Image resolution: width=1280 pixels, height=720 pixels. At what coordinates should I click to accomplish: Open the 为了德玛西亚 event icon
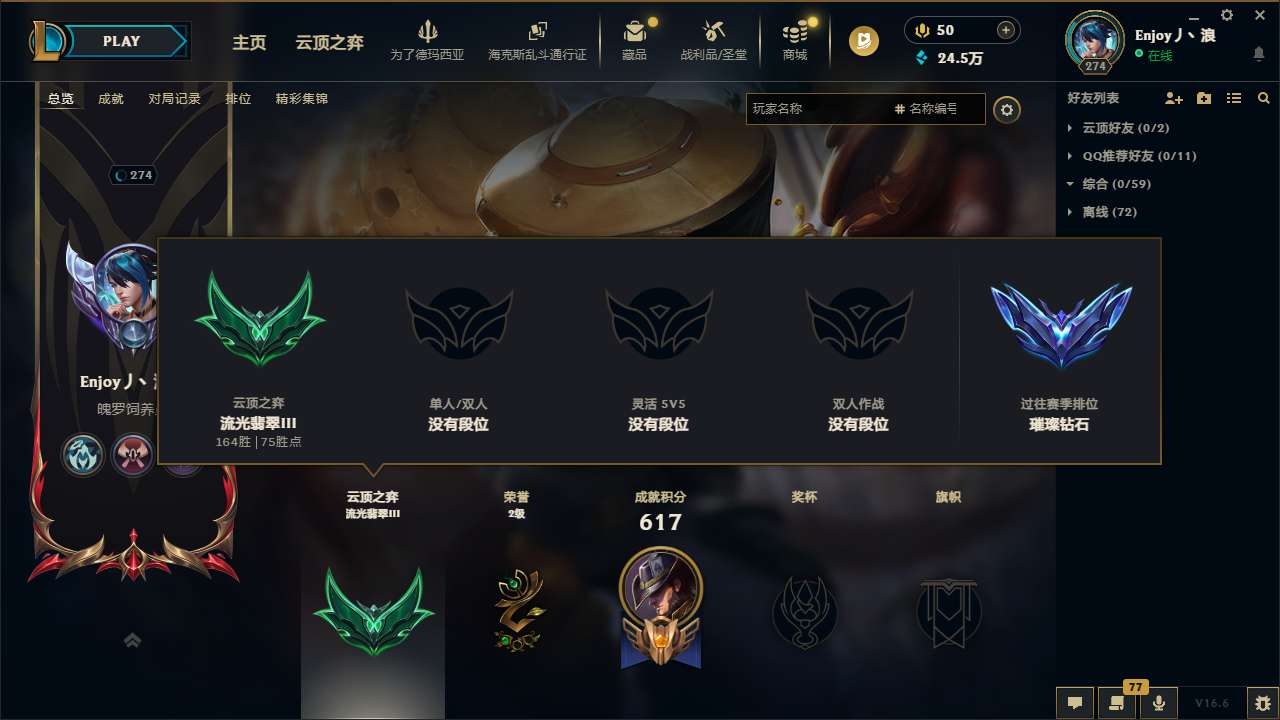428,40
